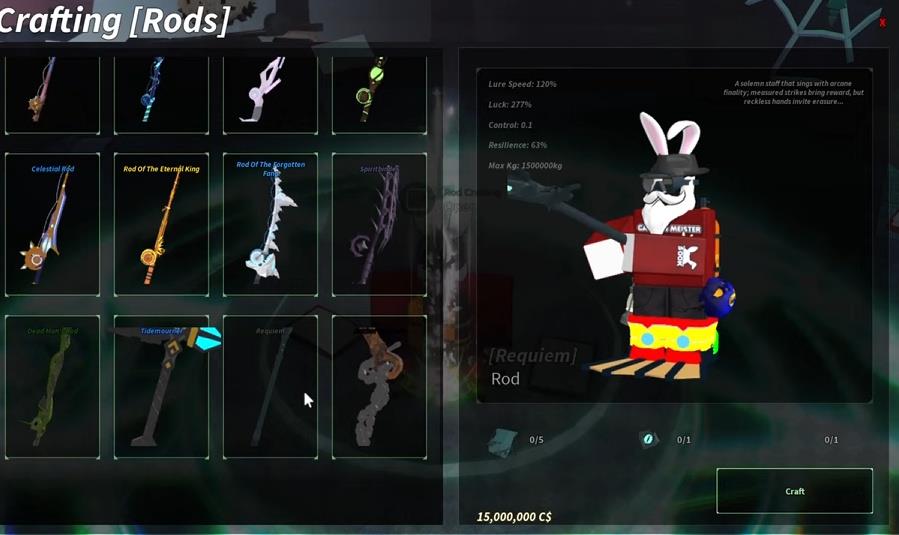The image size is (899, 535).
Task: Select the Dead Man's Rod card
Action: tap(52, 388)
